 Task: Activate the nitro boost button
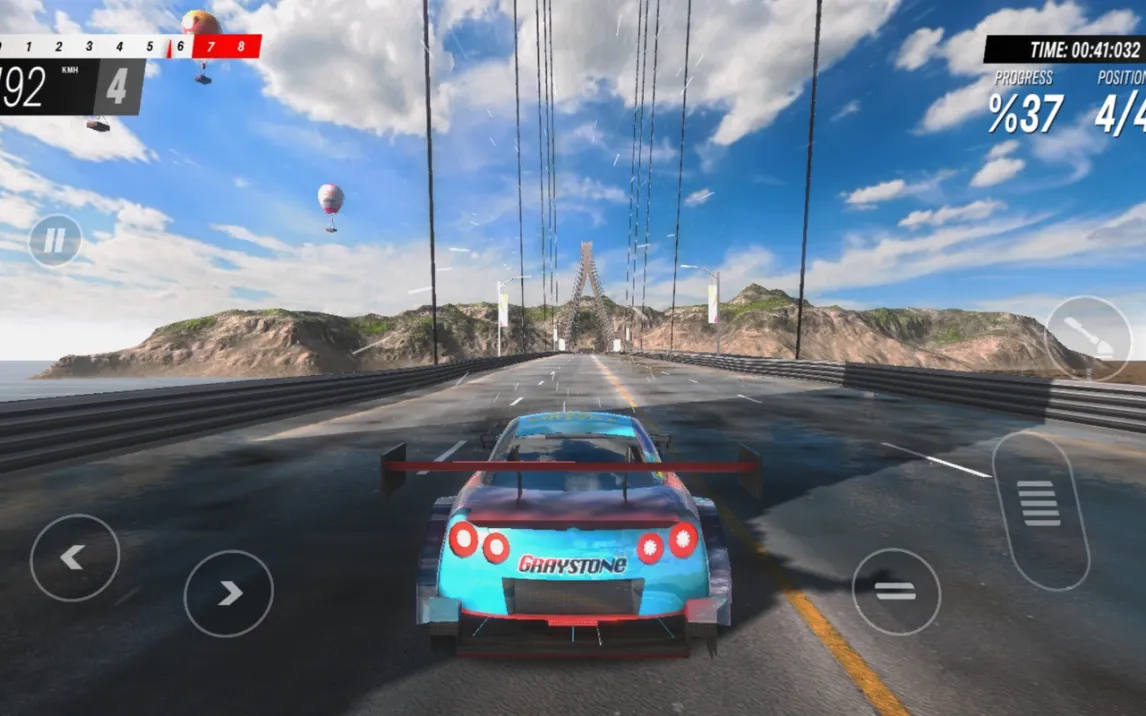click(1088, 338)
